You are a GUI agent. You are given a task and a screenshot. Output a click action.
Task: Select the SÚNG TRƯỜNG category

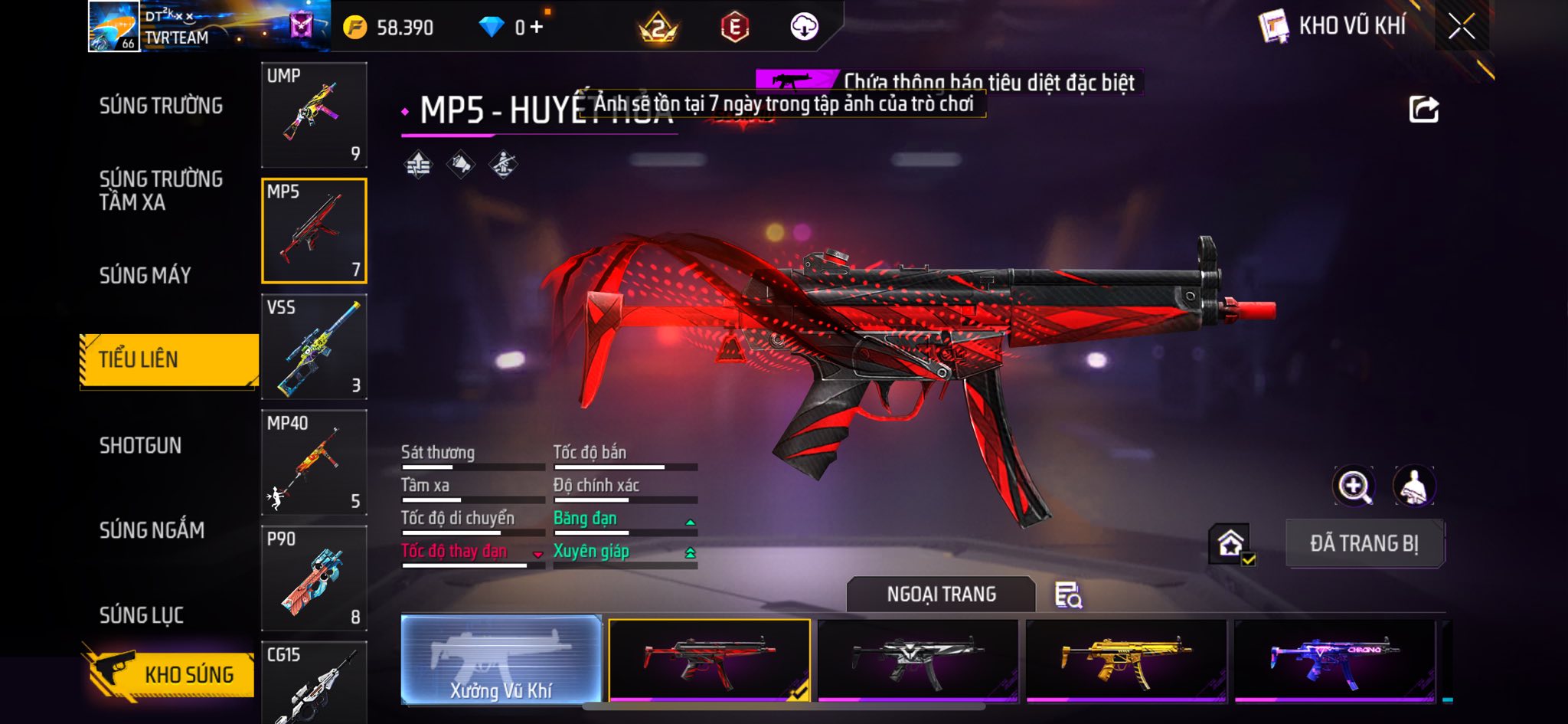[x=161, y=106]
